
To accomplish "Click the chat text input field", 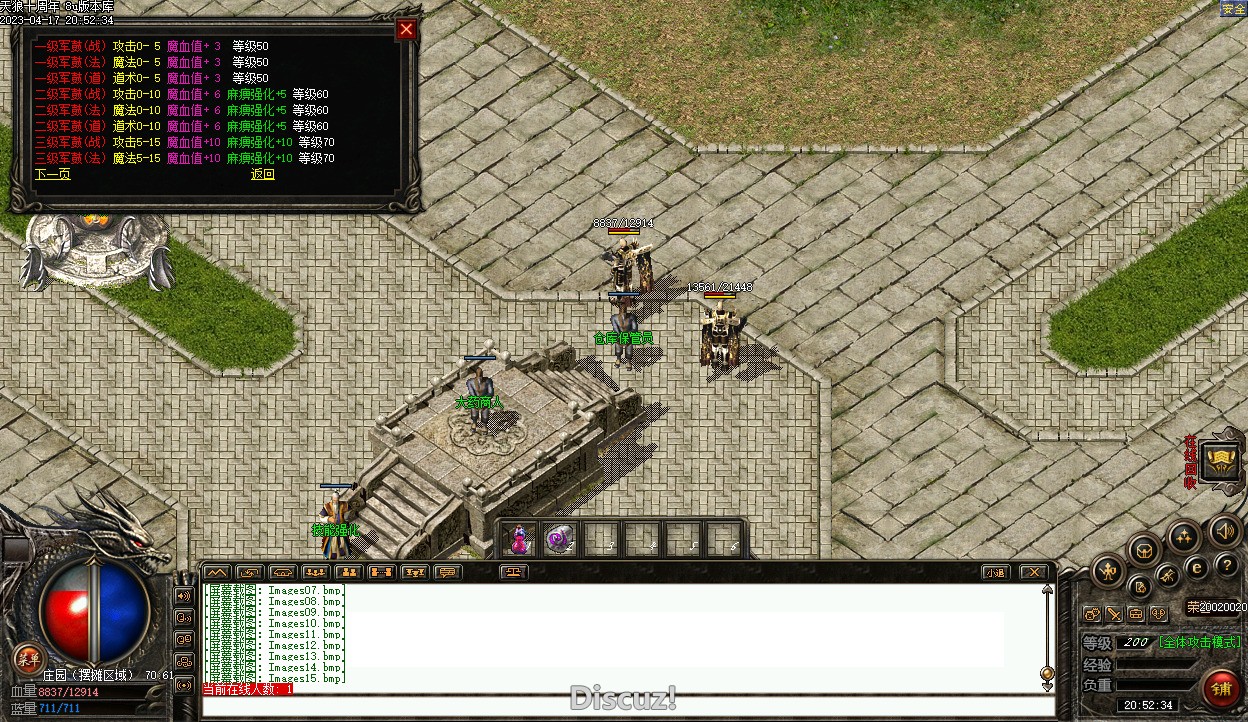I will click(x=627, y=706).
